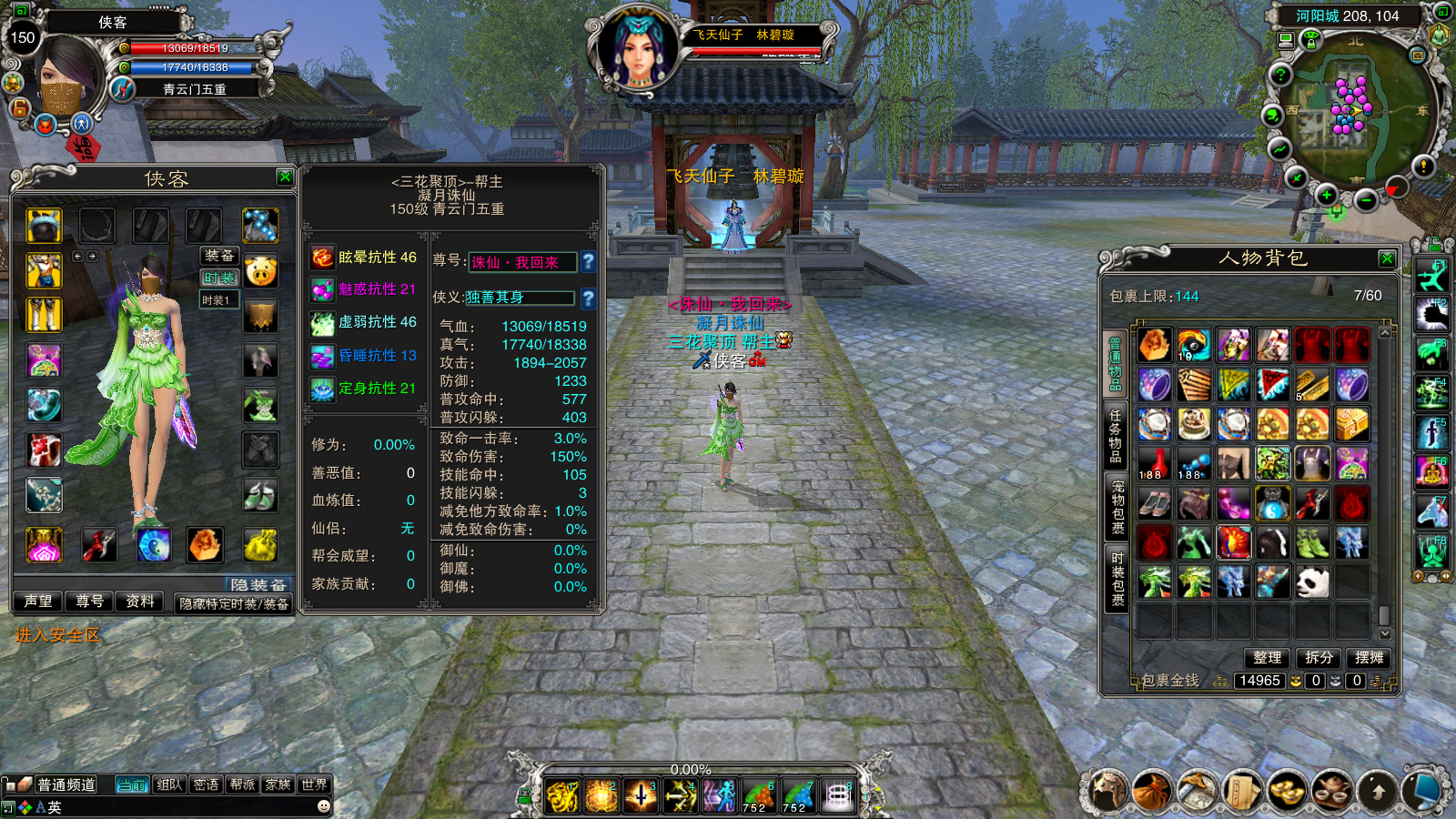
Task: Close the 侠客 character panel
Action: pyautogui.click(x=285, y=177)
